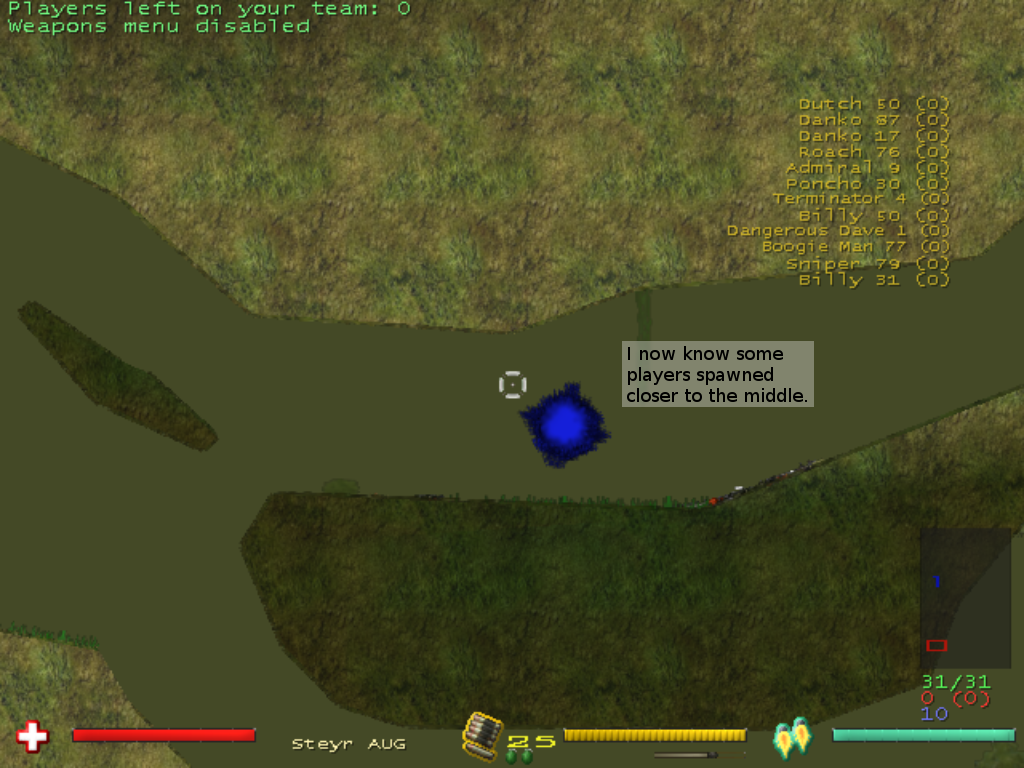Click the video annotation about spawned players
1024x768 pixels.
(717, 375)
